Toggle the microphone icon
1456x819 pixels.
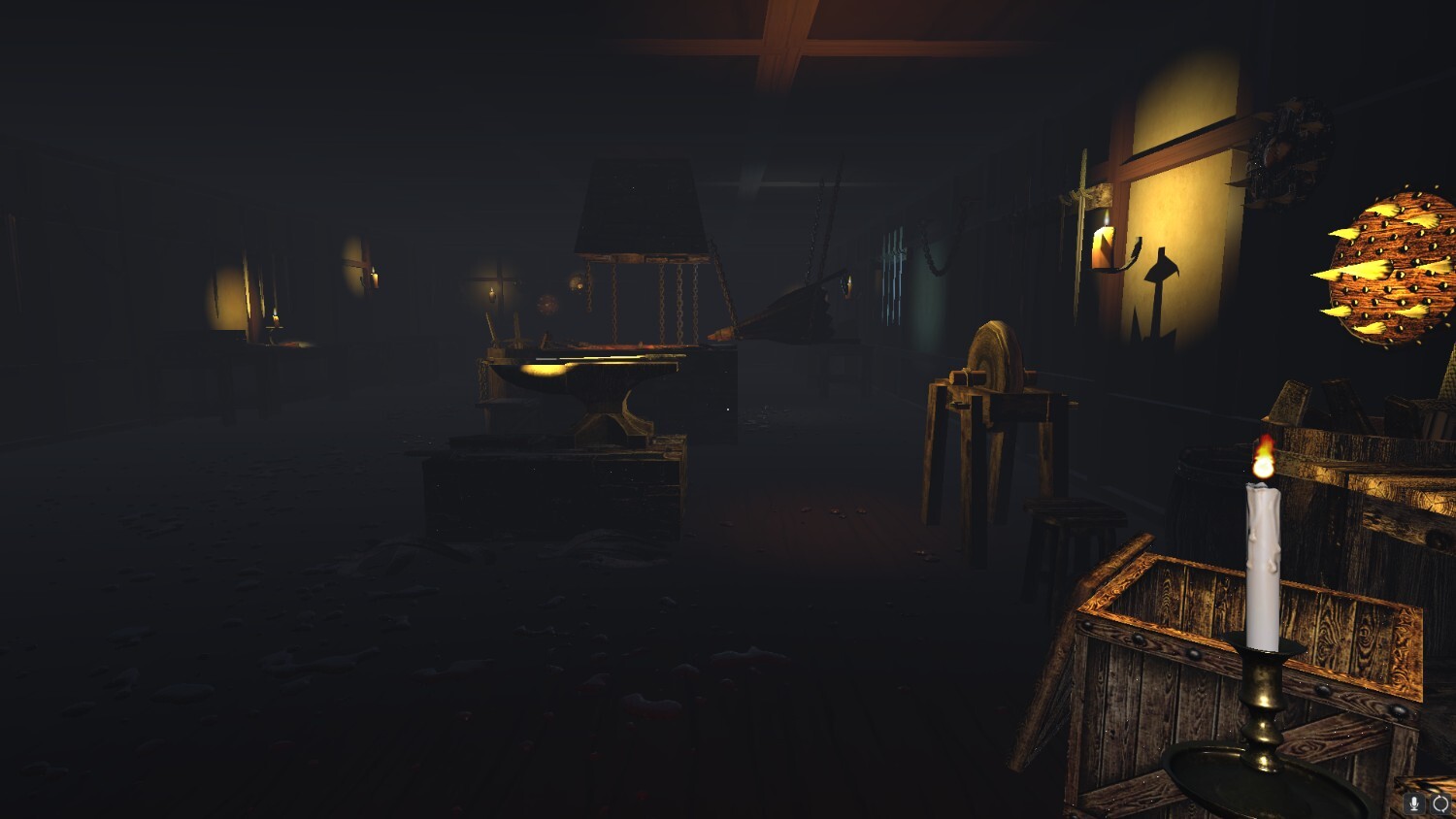[1415, 803]
